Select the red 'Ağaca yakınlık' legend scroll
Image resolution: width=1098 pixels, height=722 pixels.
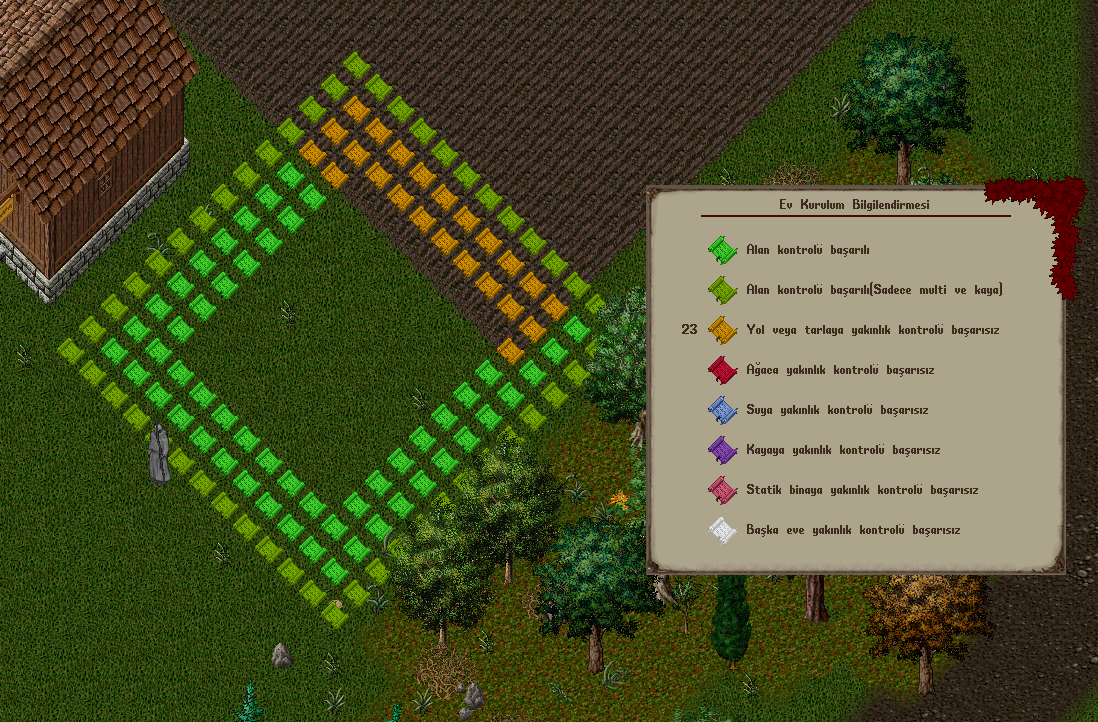pos(722,370)
